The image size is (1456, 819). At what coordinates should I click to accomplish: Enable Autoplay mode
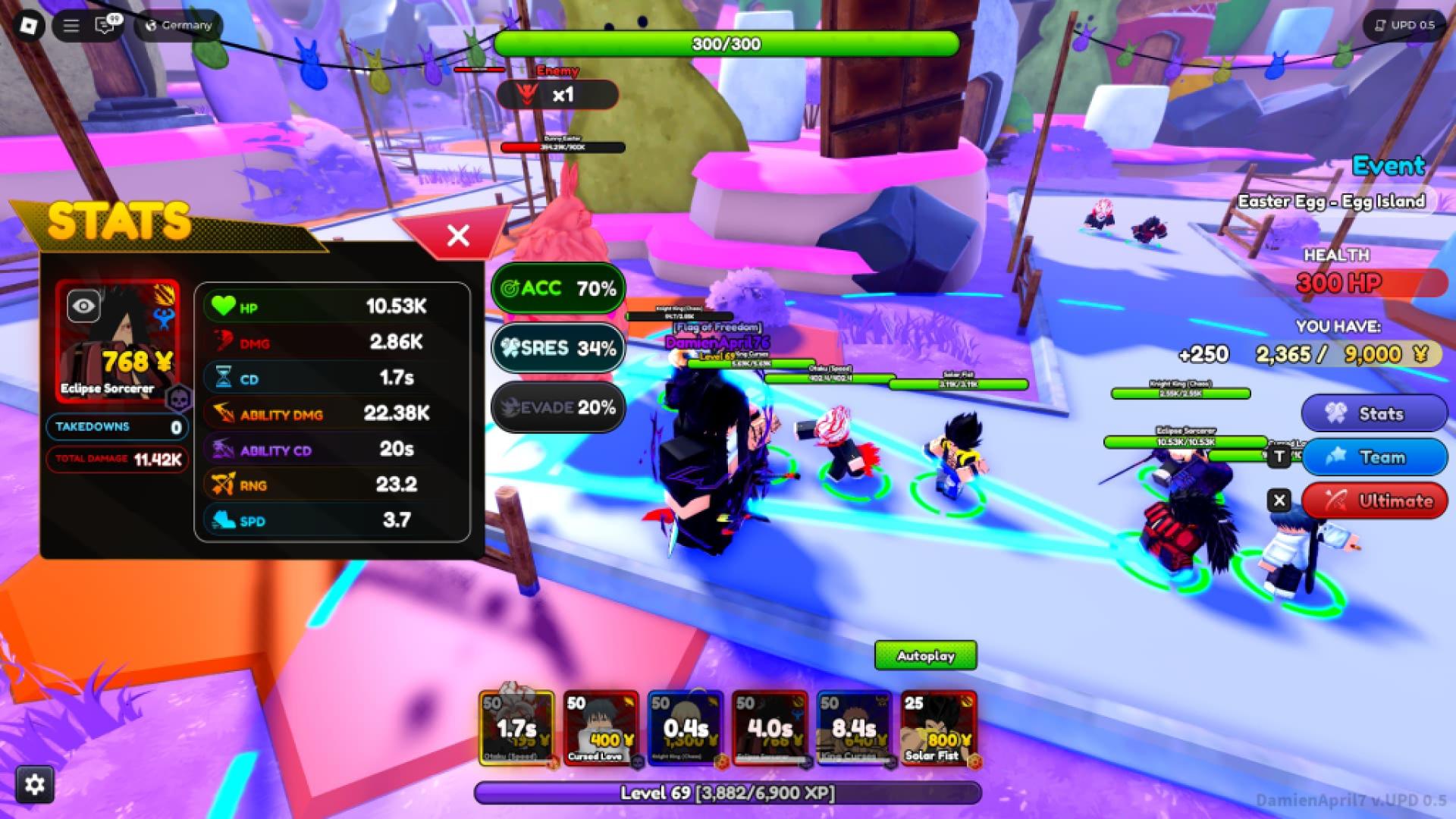(x=925, y=656)
